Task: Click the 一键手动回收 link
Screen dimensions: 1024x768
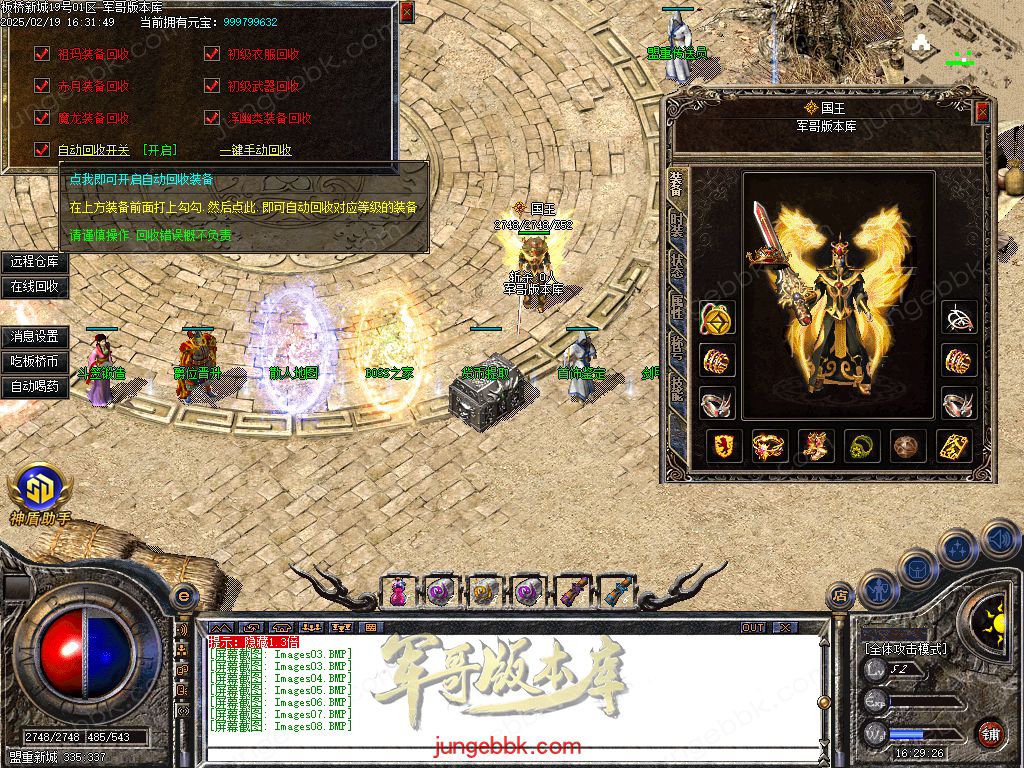Action: pos(255,150)
